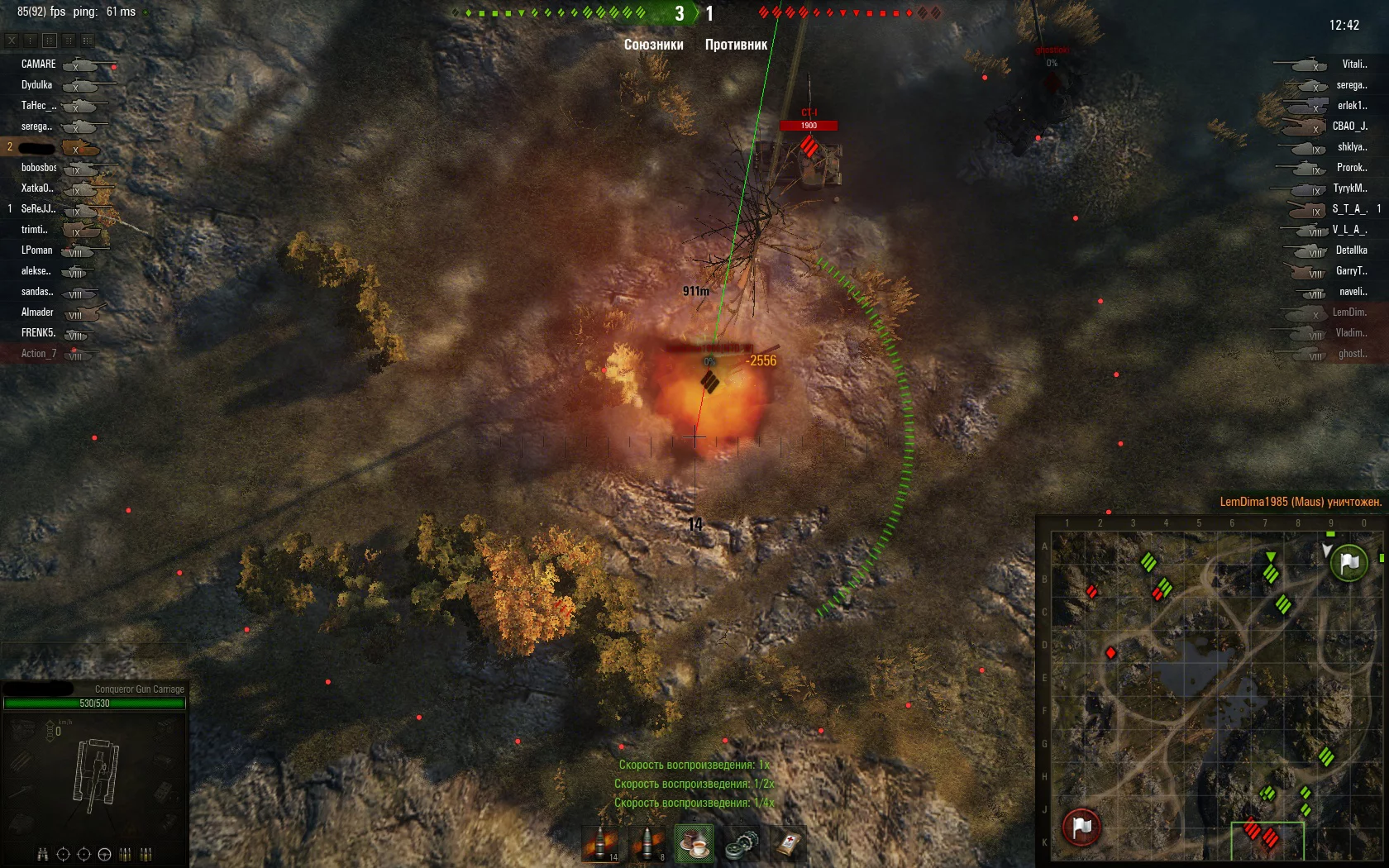Use the first aid kit consumable
The image size is (1389, 868).
pos(789,844)
